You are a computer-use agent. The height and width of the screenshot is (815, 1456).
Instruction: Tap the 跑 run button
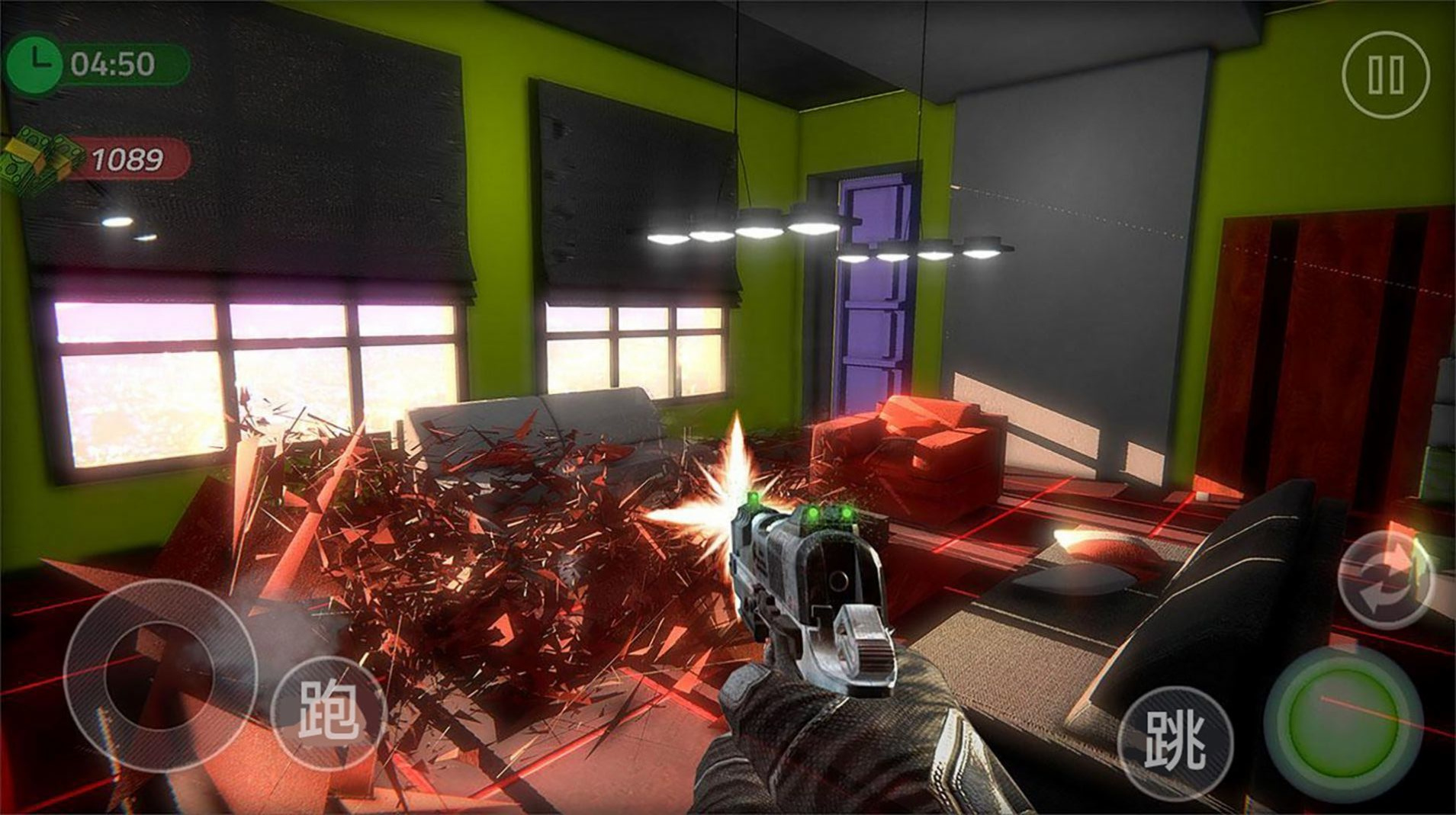(329, 711)
